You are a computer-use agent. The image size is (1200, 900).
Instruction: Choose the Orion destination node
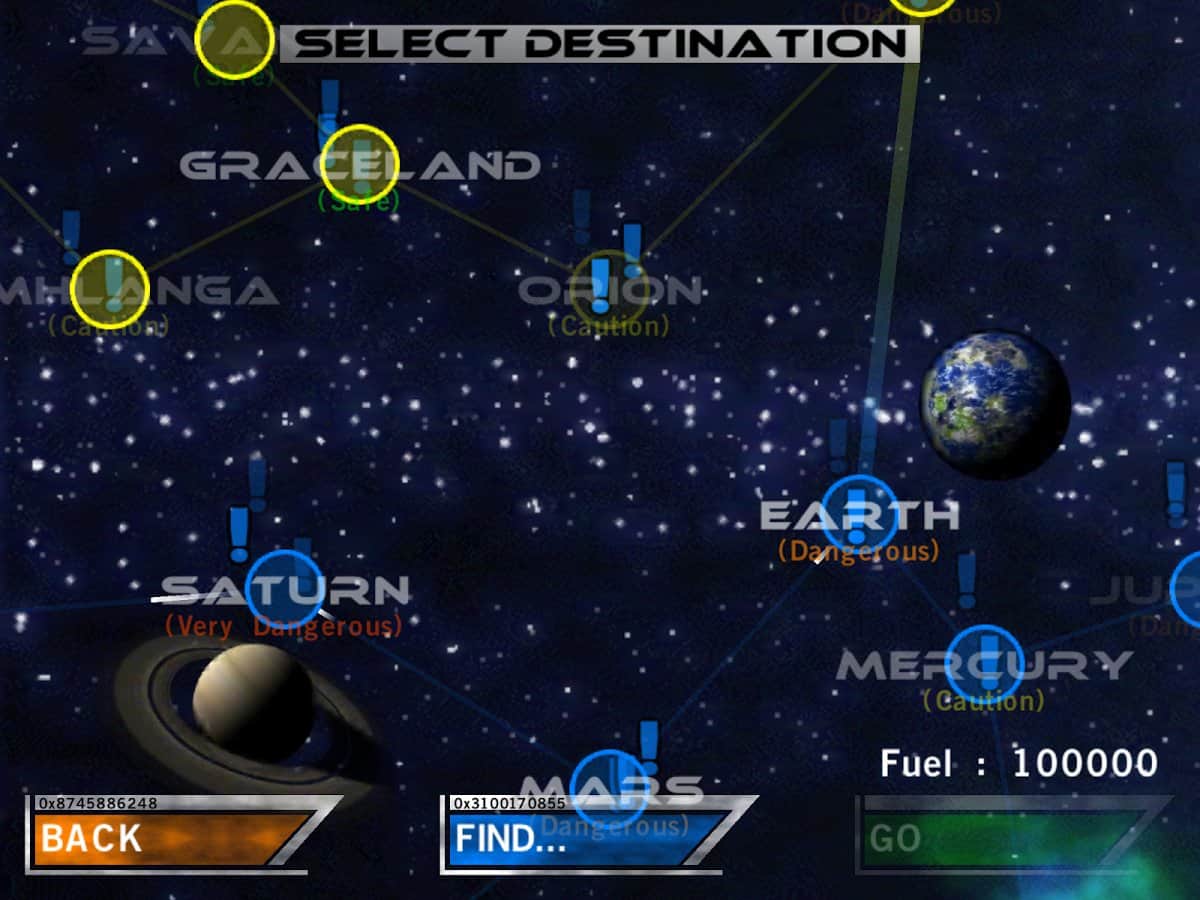[x=609, y=289]
